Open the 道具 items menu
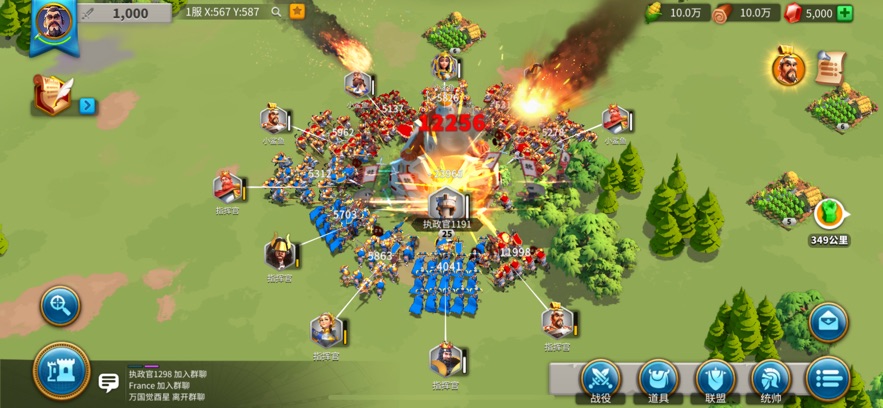 point(658,381)
